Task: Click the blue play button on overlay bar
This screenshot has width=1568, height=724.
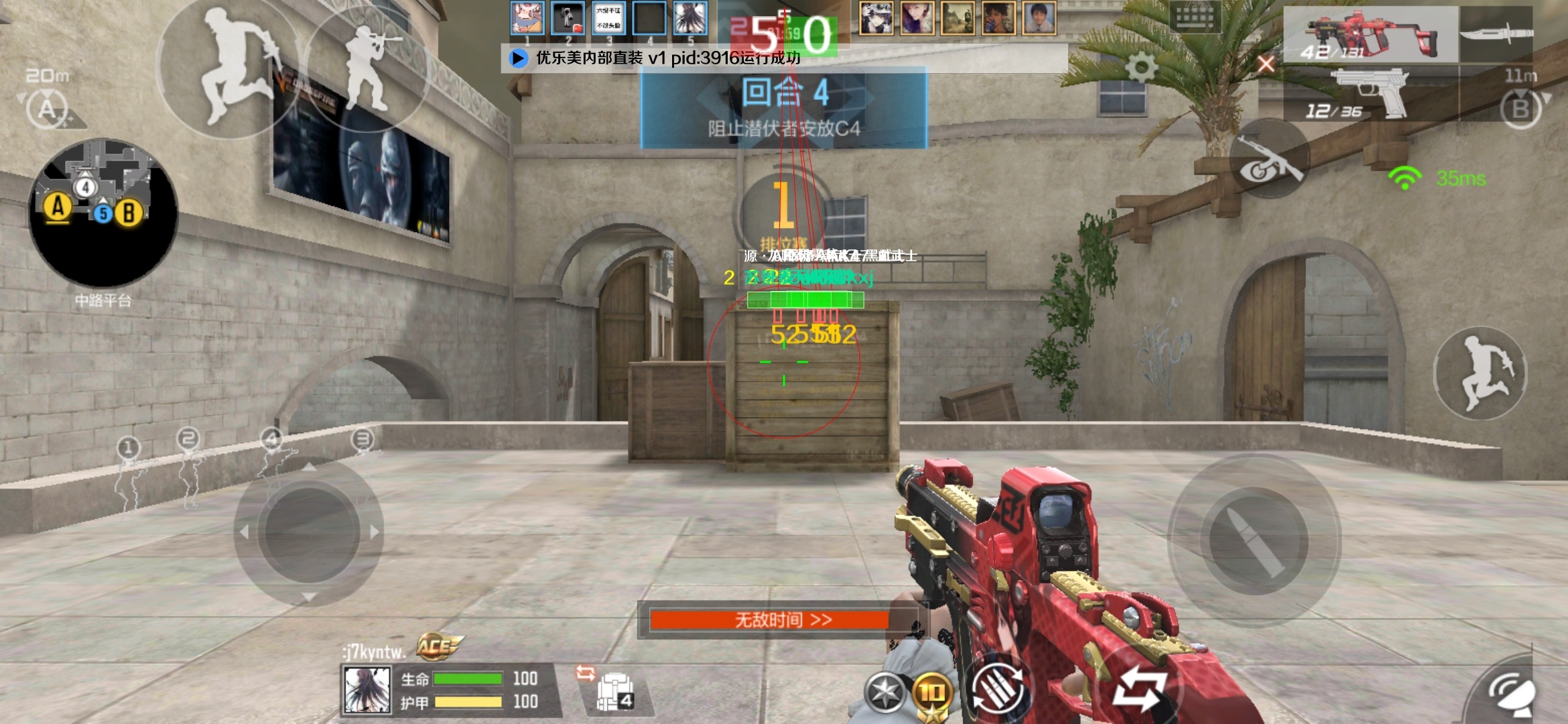Action: [x=518, y=58]
